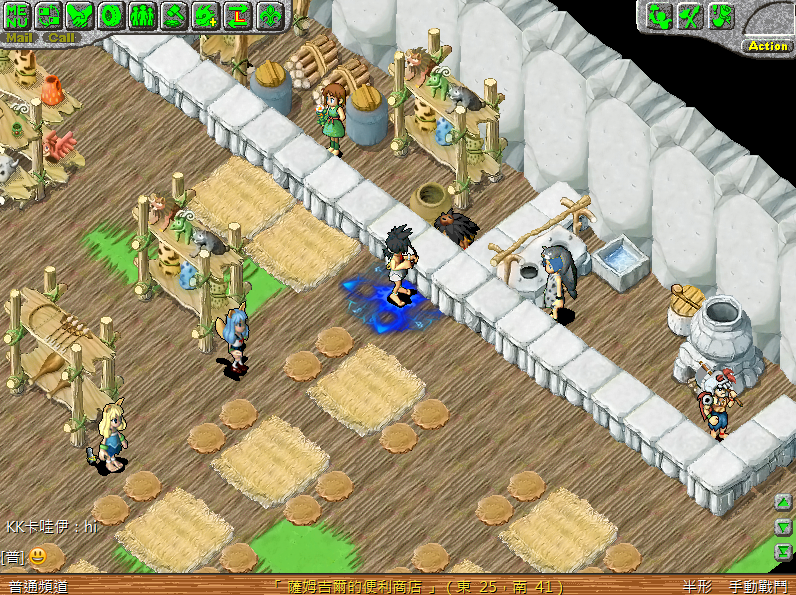Click the swap arrows L icon
The image size is (796, 595).
pyautogui.click(x=237, y=15)
